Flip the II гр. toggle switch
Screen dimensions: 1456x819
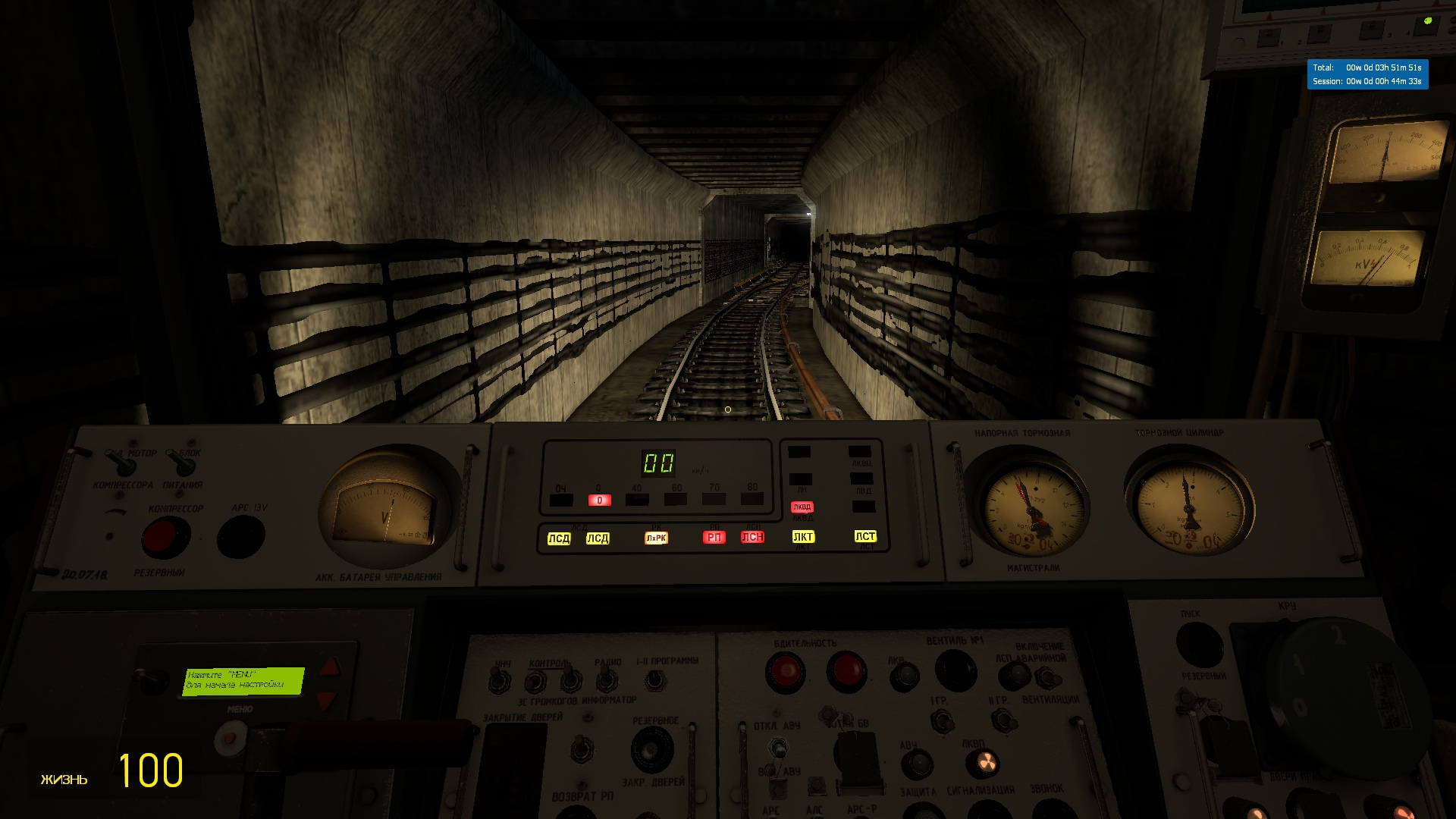tap(1005, 720)
